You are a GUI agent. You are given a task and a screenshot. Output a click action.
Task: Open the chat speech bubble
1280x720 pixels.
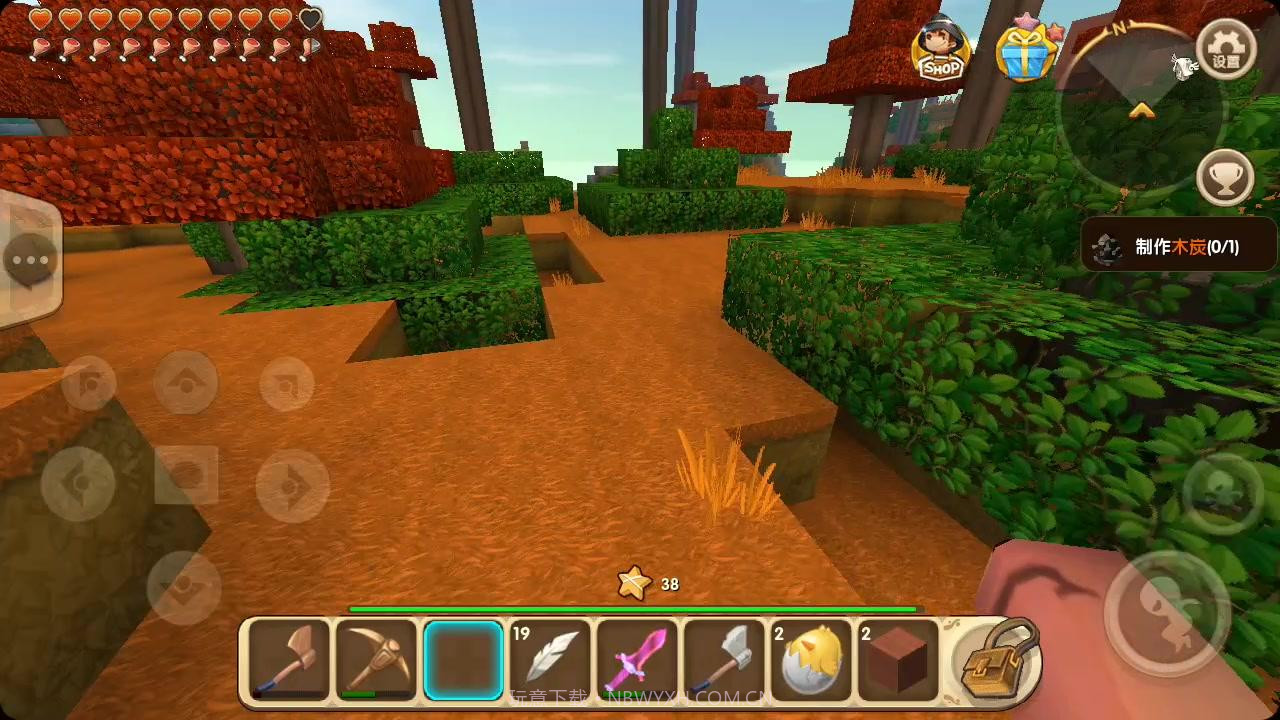pyautogui.click(x=30, y=262)
